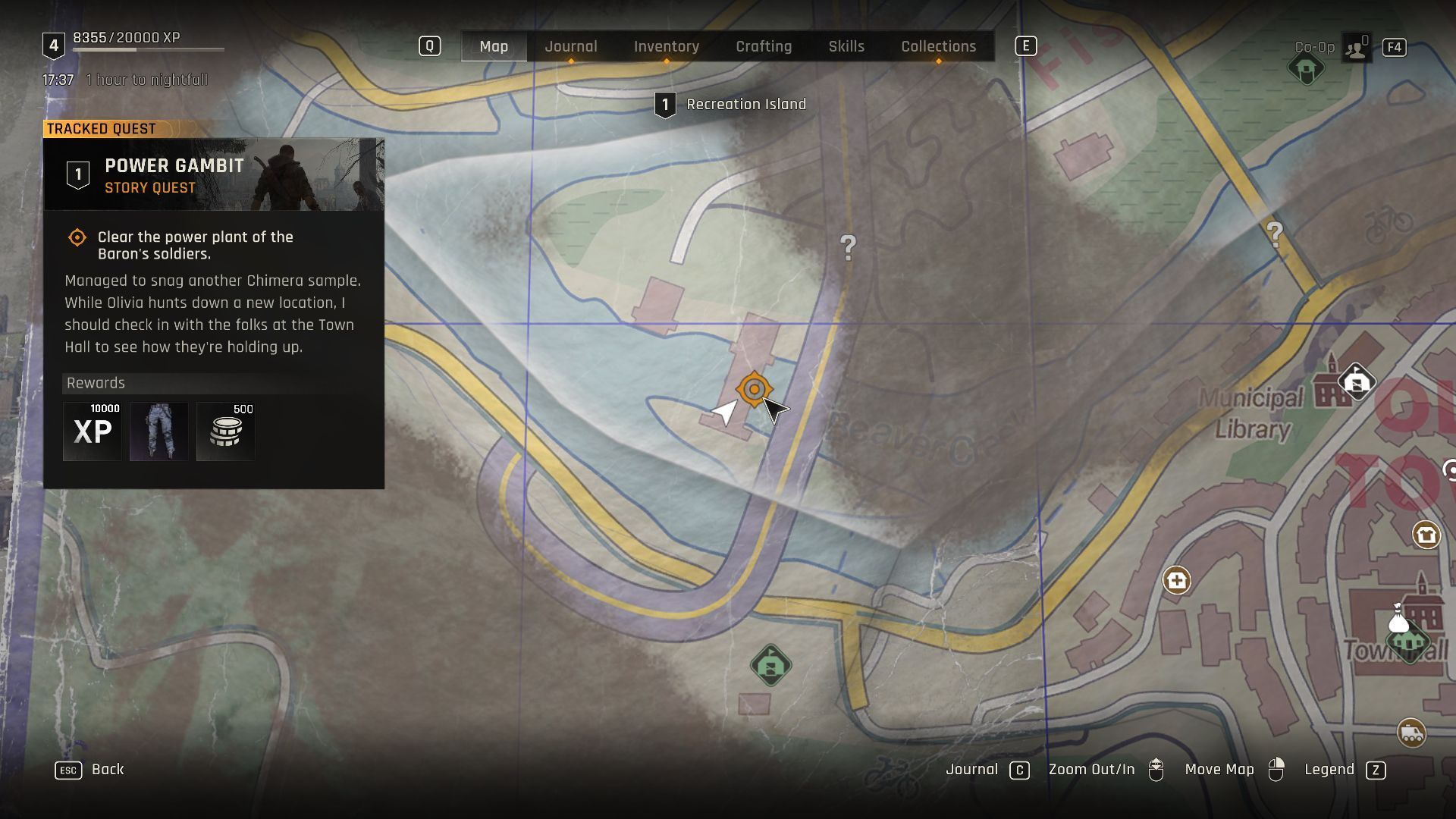
Task: Open the Power Gambit tracked quest card
Action: (x=214, y=175)
